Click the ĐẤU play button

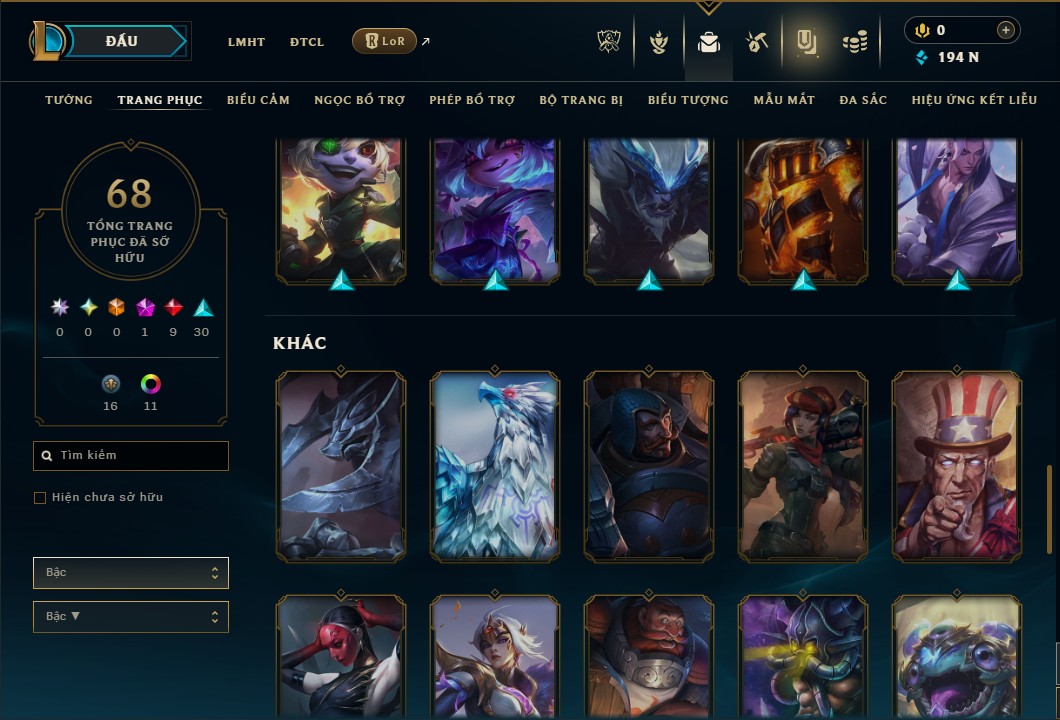click(122, 41)
